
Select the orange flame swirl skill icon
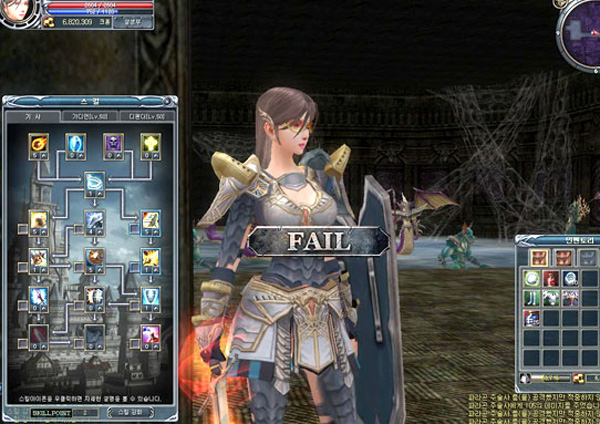[39, 144]
